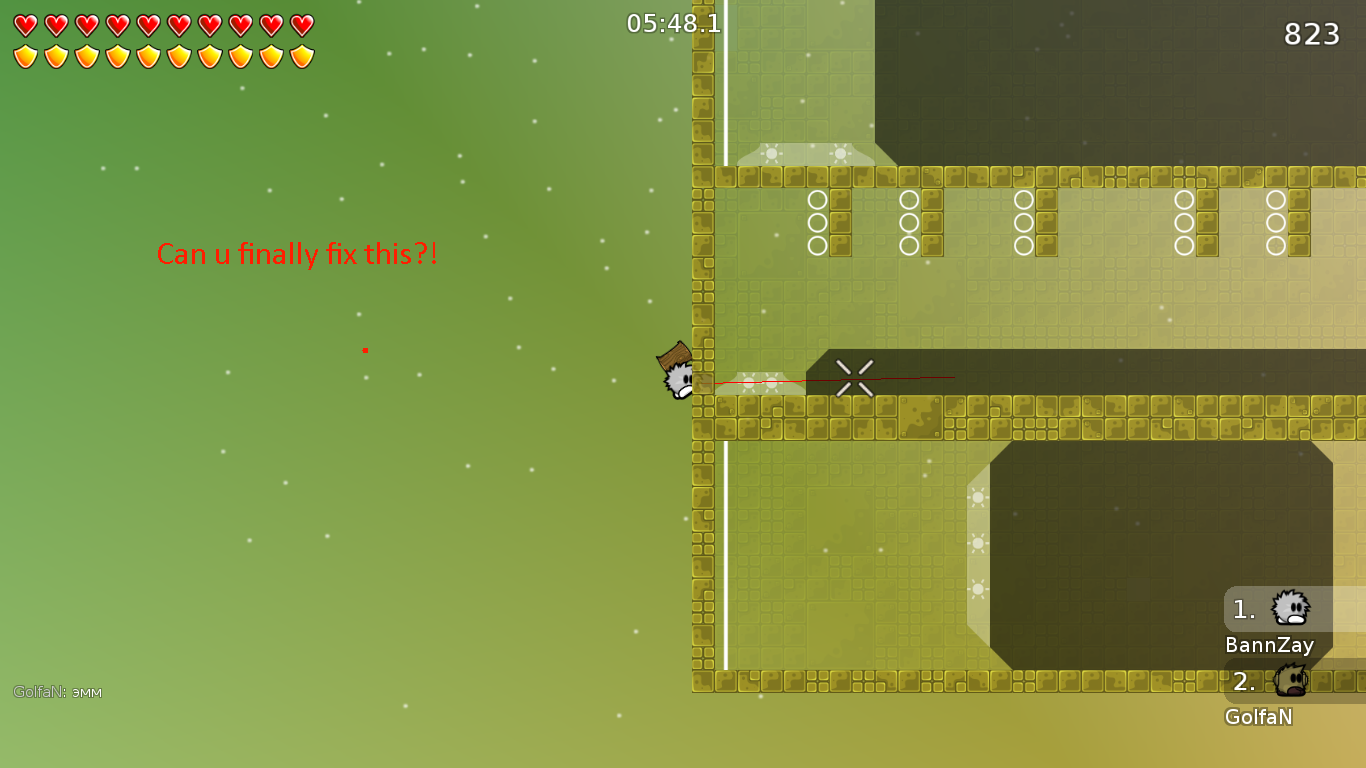Click the red text Can u finally fix this

297,255
